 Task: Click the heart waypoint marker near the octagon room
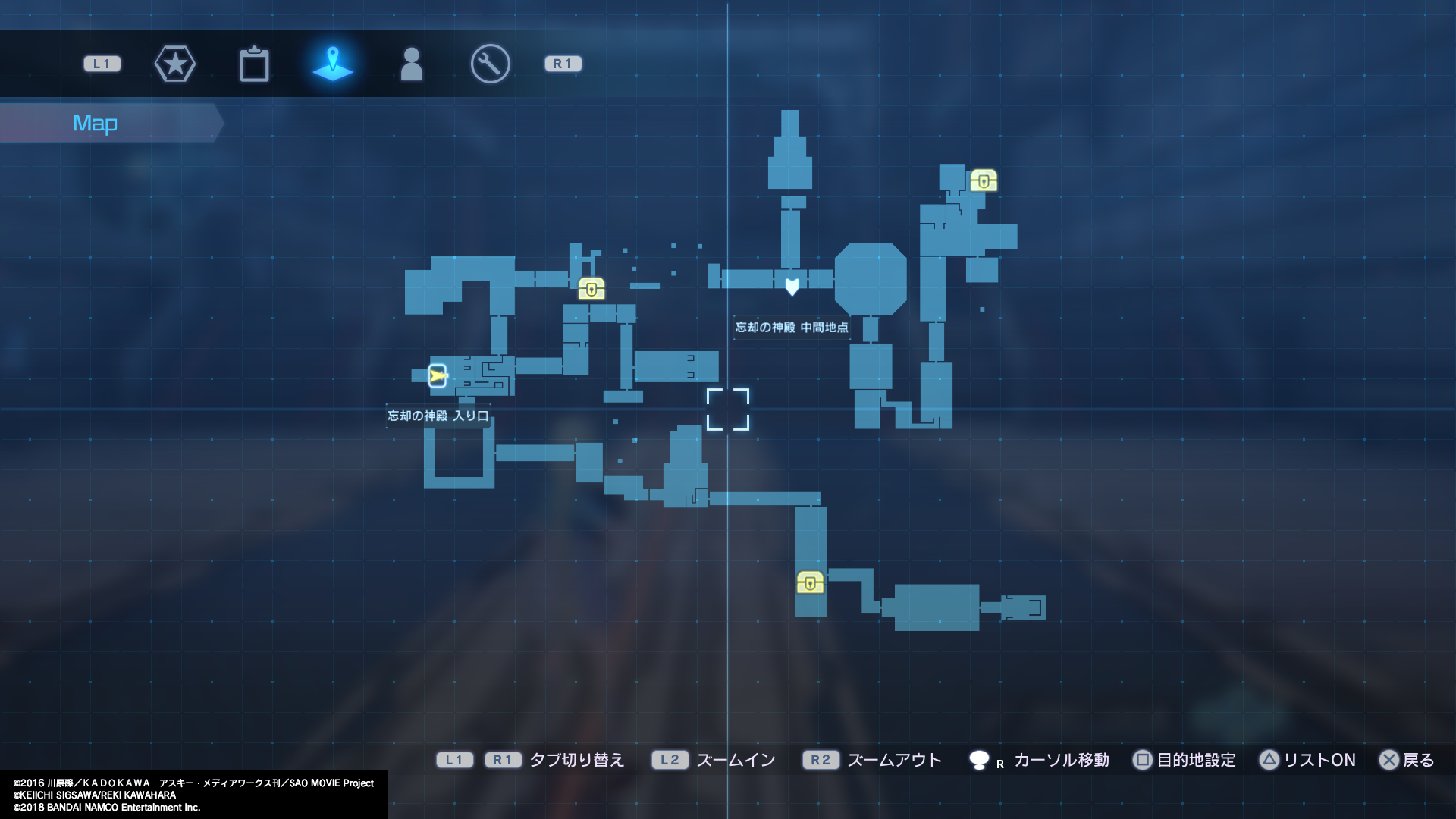(791, 285)
